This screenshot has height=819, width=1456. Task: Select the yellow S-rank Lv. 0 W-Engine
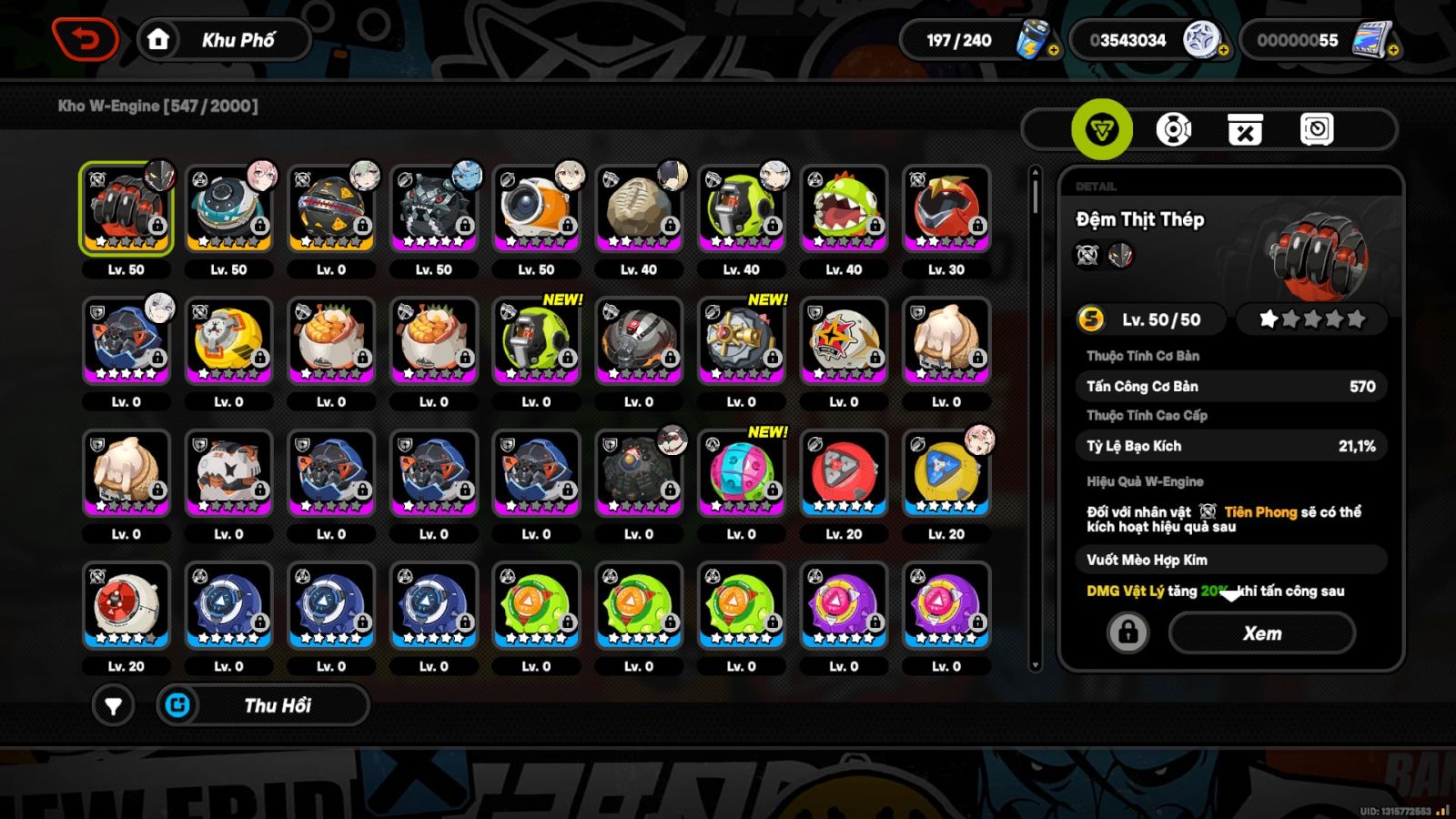[228, 340]
